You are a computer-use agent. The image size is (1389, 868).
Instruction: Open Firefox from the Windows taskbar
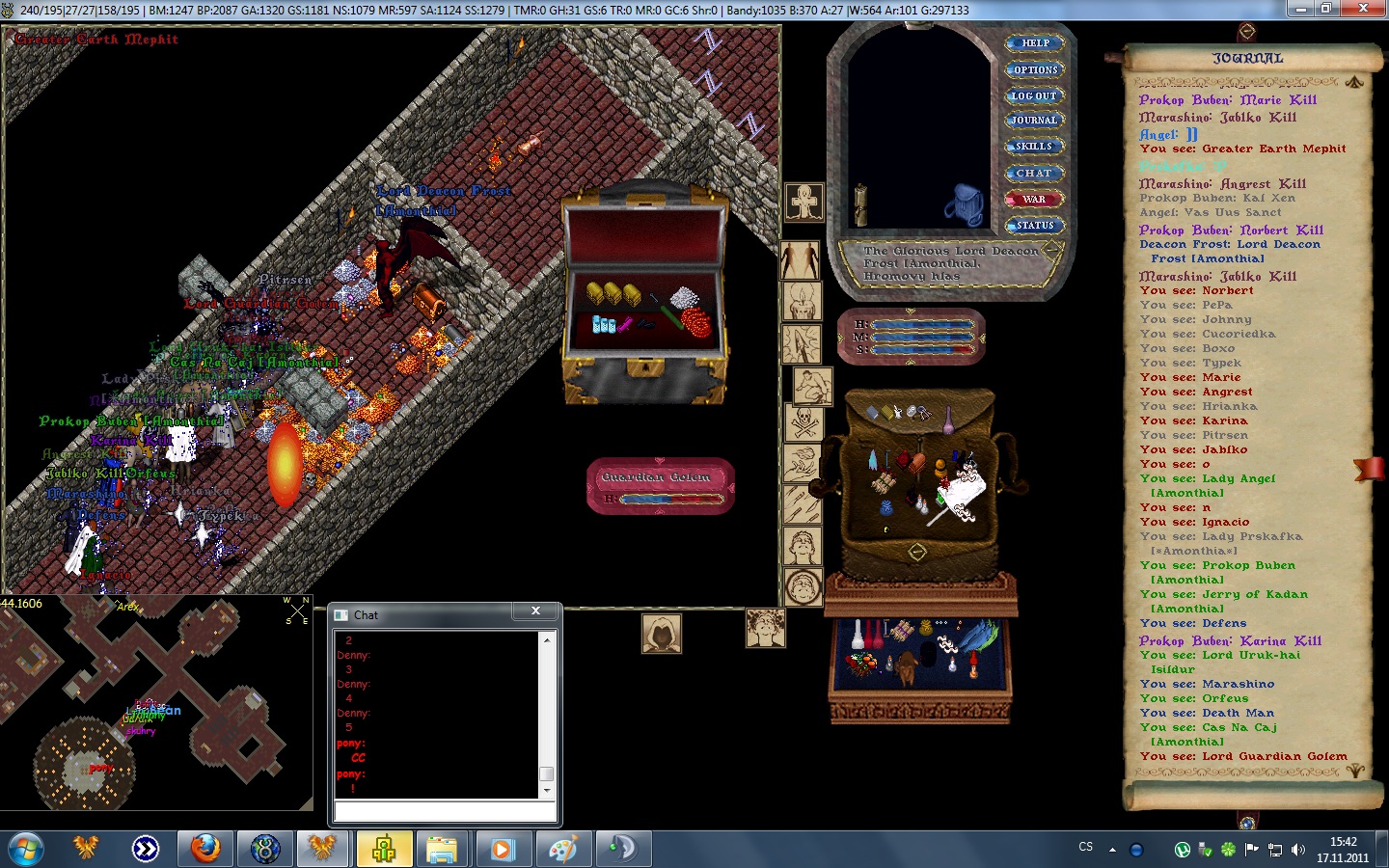click(x=204, y=849)
